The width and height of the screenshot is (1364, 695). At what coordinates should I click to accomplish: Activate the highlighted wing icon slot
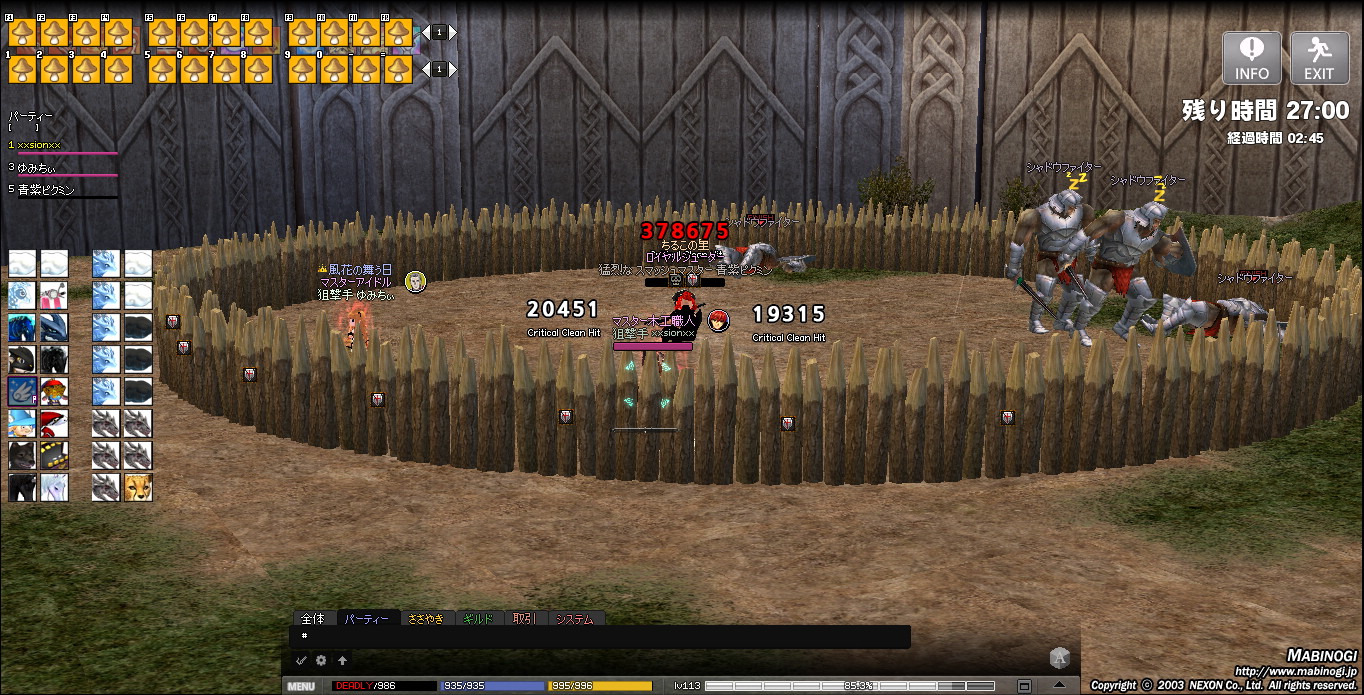22,391
